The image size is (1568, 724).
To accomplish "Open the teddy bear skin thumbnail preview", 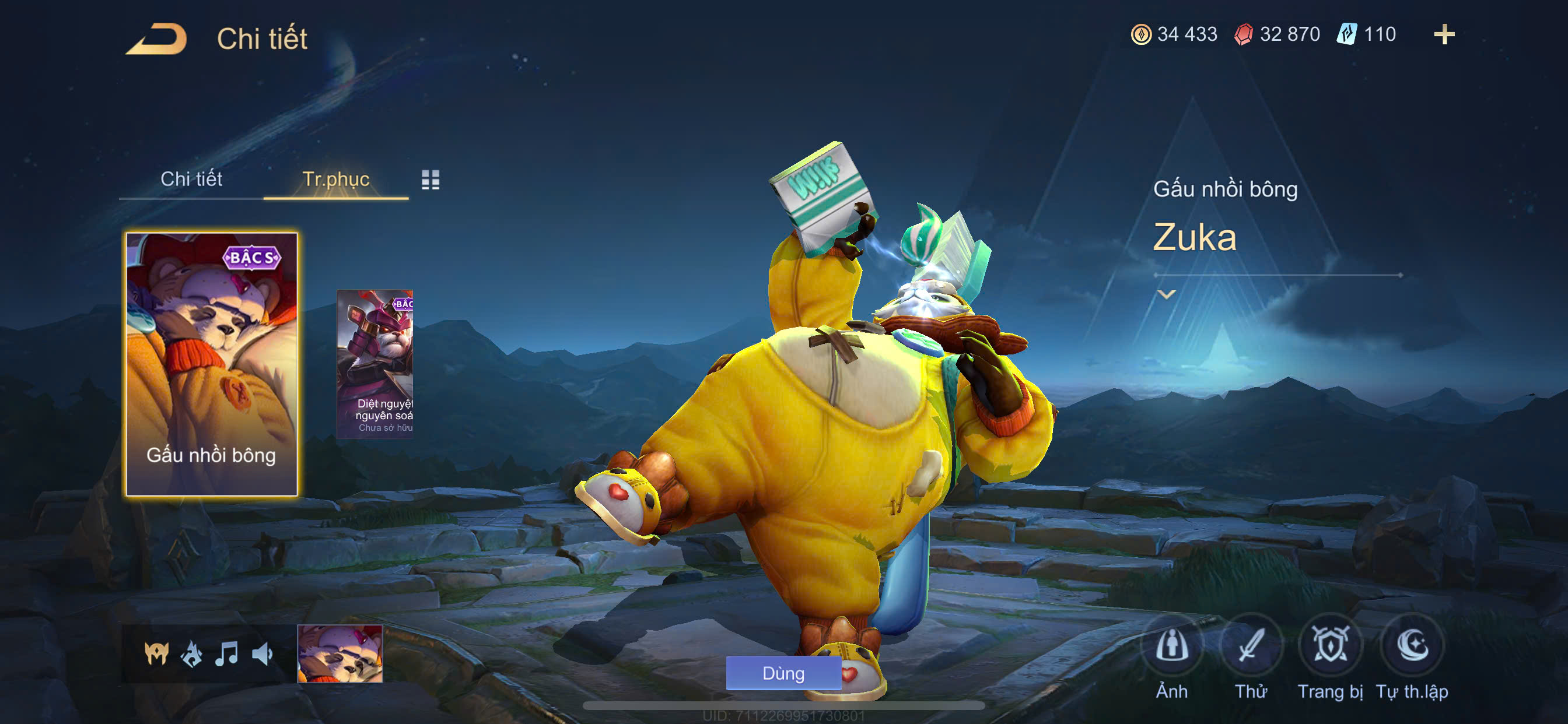I will click(339, 654).
